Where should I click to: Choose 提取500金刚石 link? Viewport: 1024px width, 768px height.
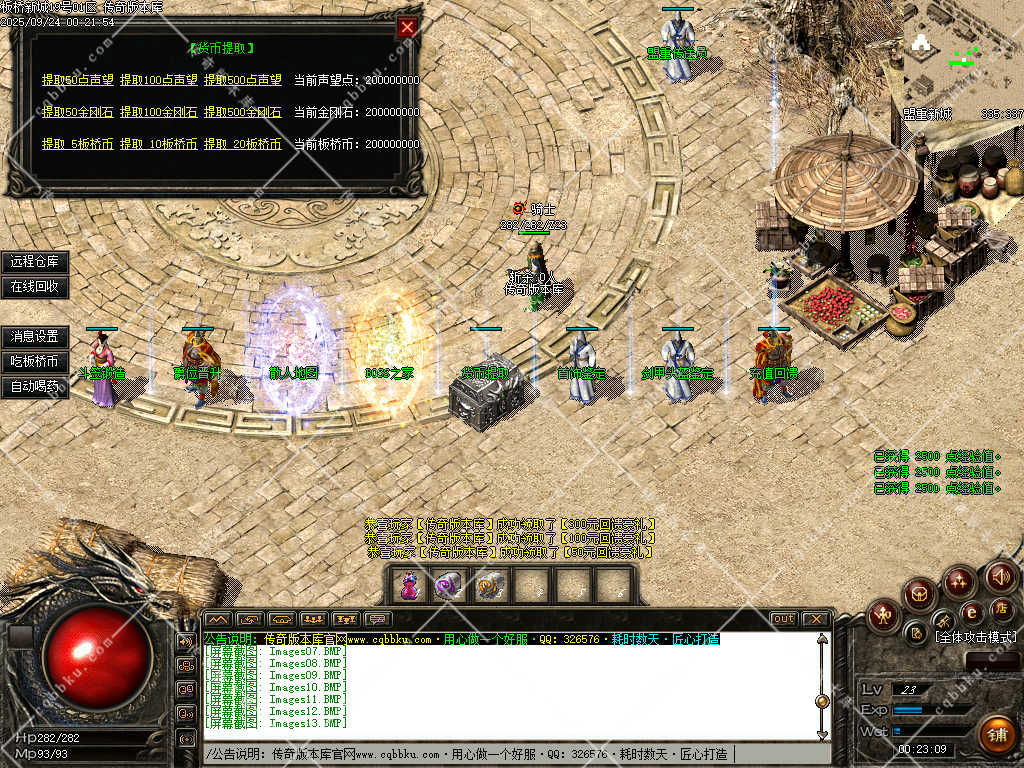click(242, 112)
